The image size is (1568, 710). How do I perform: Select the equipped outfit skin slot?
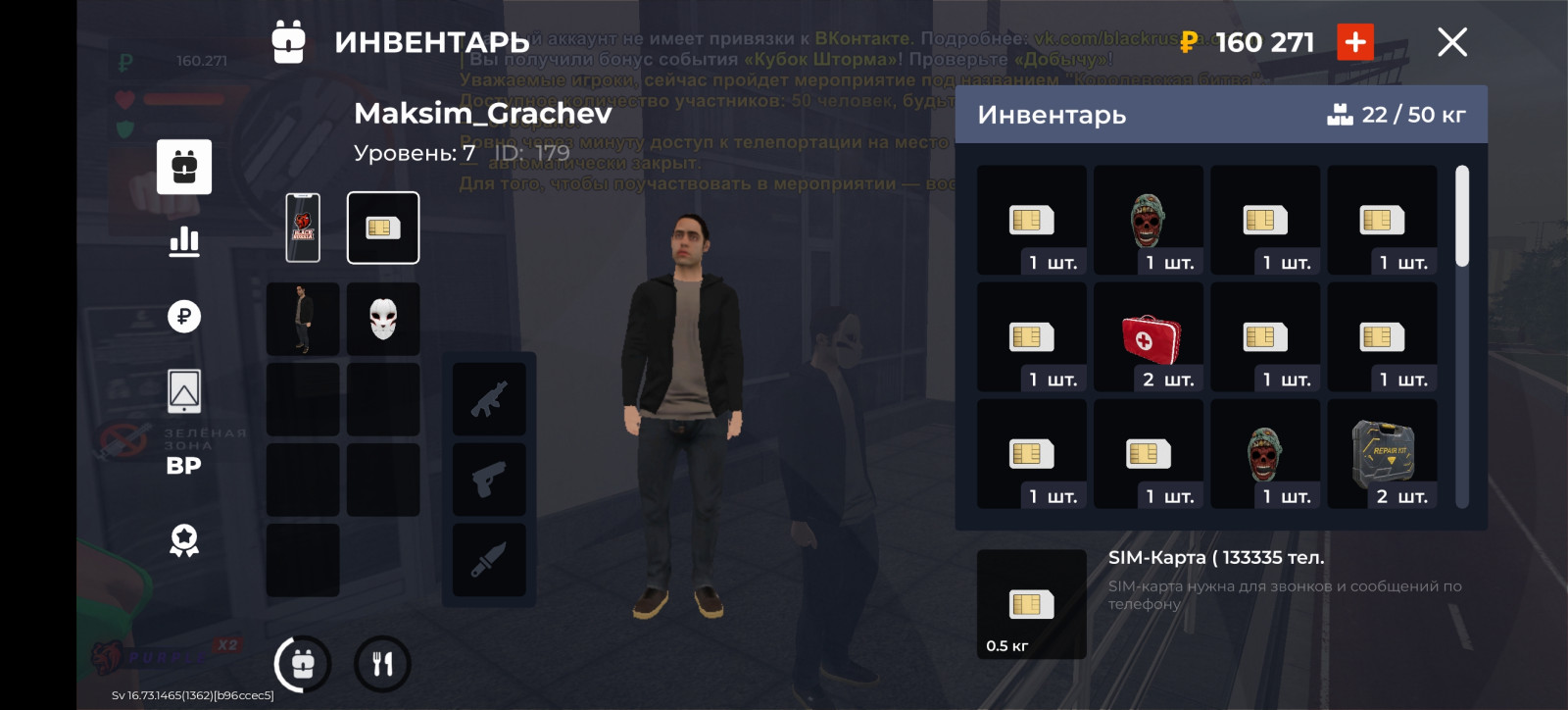tap(303, 319)
